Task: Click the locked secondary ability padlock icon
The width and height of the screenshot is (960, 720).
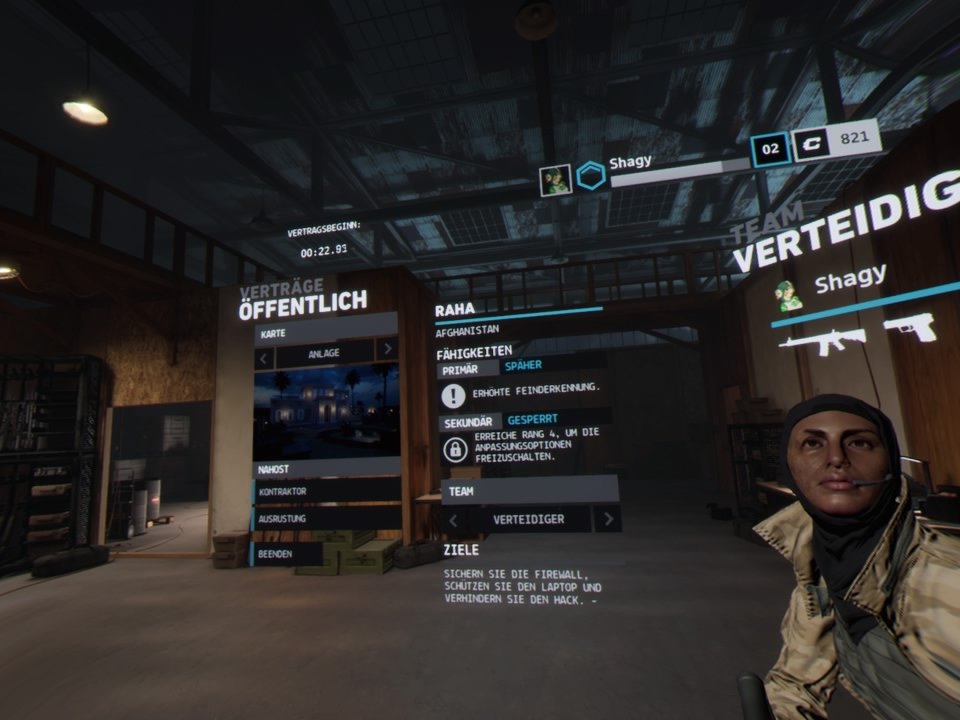Action: click(x=455, y=449)
